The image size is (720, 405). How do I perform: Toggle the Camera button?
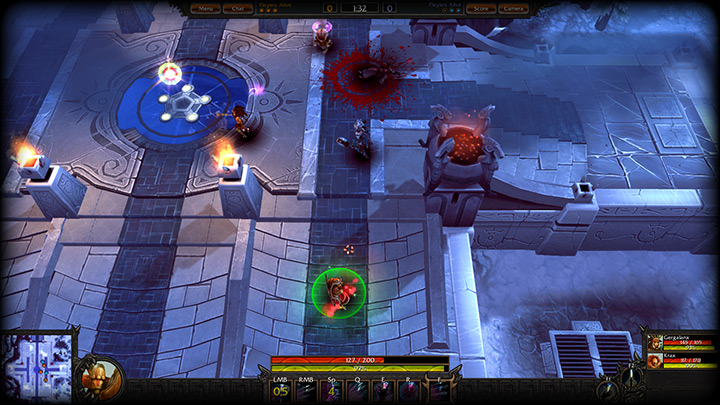pyautogui.click(x=513, y=8)
